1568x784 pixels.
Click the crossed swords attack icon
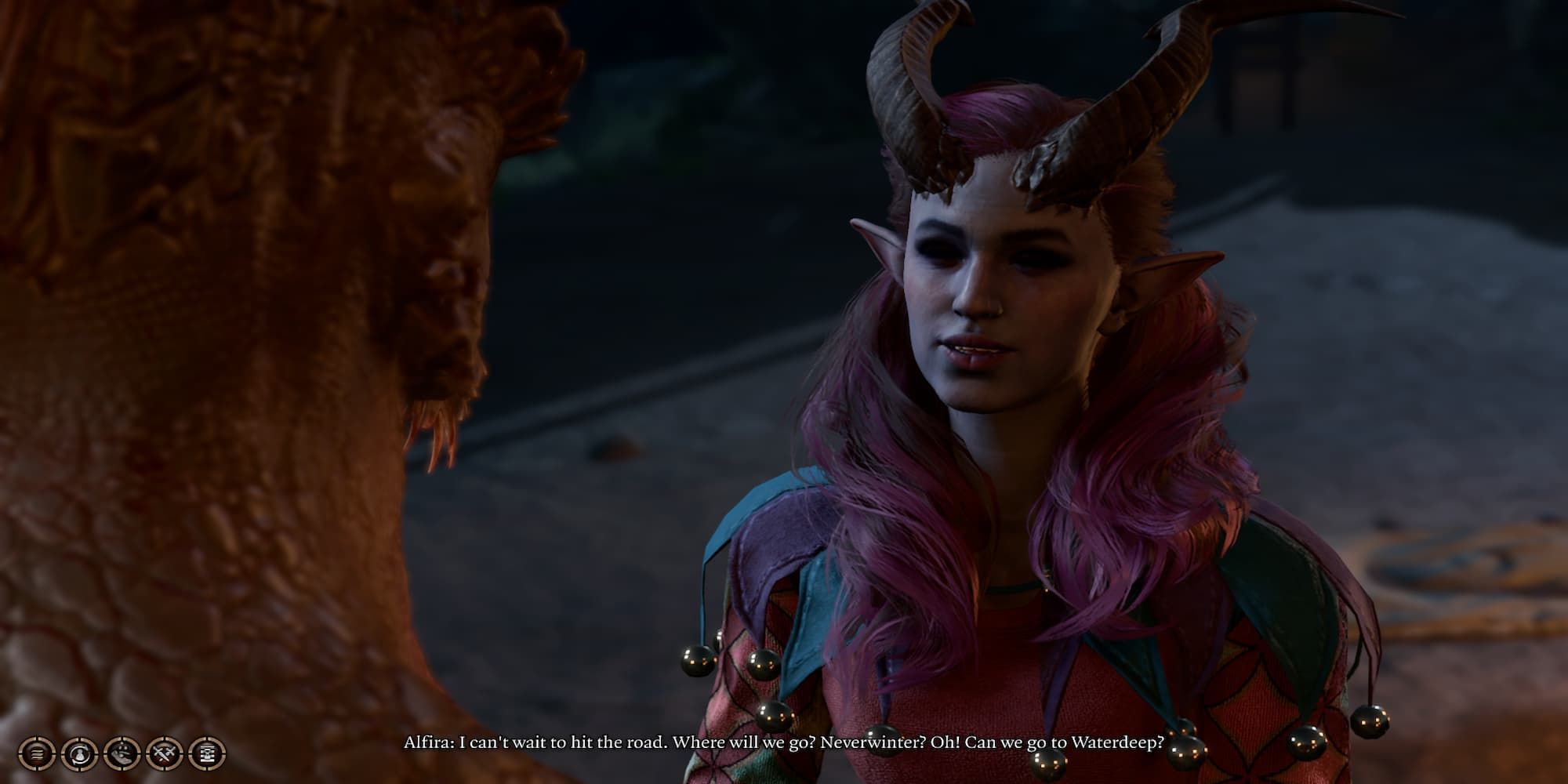coord(165,754)
